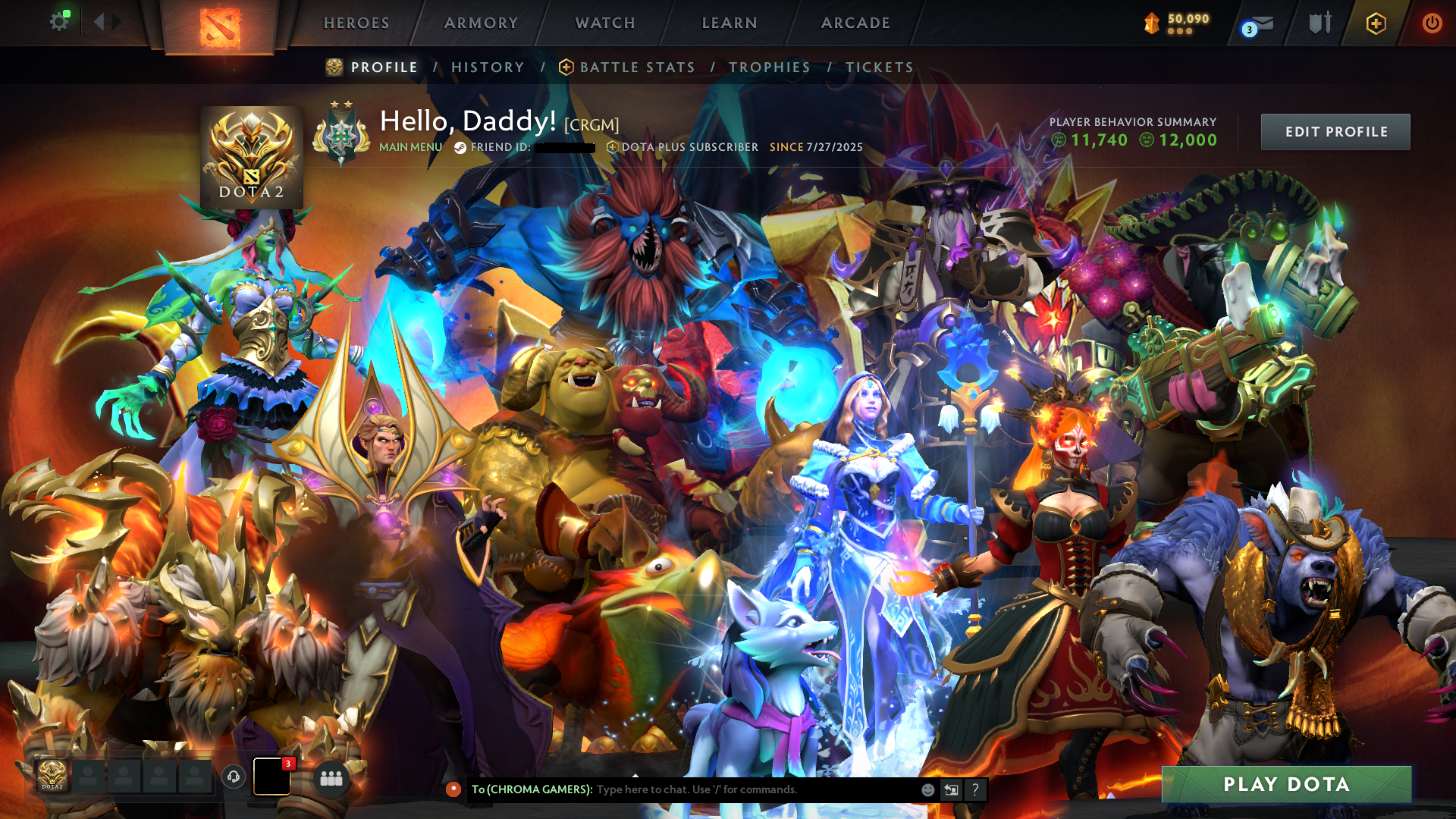The height and width of the screenshot is (819, 1456).
Task: Open the Tickets tab
Action: tap(880, 67)
